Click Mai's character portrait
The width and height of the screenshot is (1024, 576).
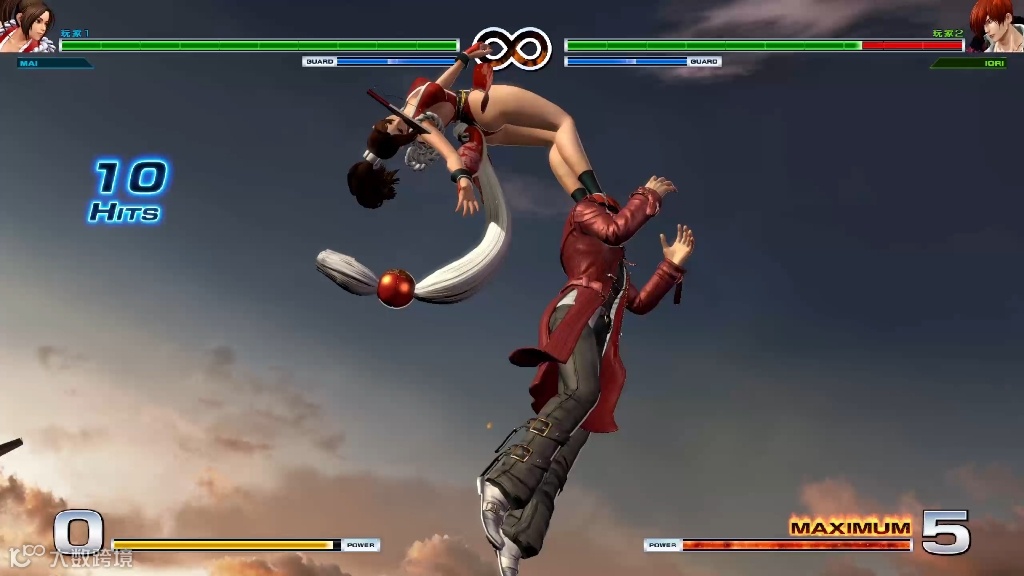click(x=27, y=27)
